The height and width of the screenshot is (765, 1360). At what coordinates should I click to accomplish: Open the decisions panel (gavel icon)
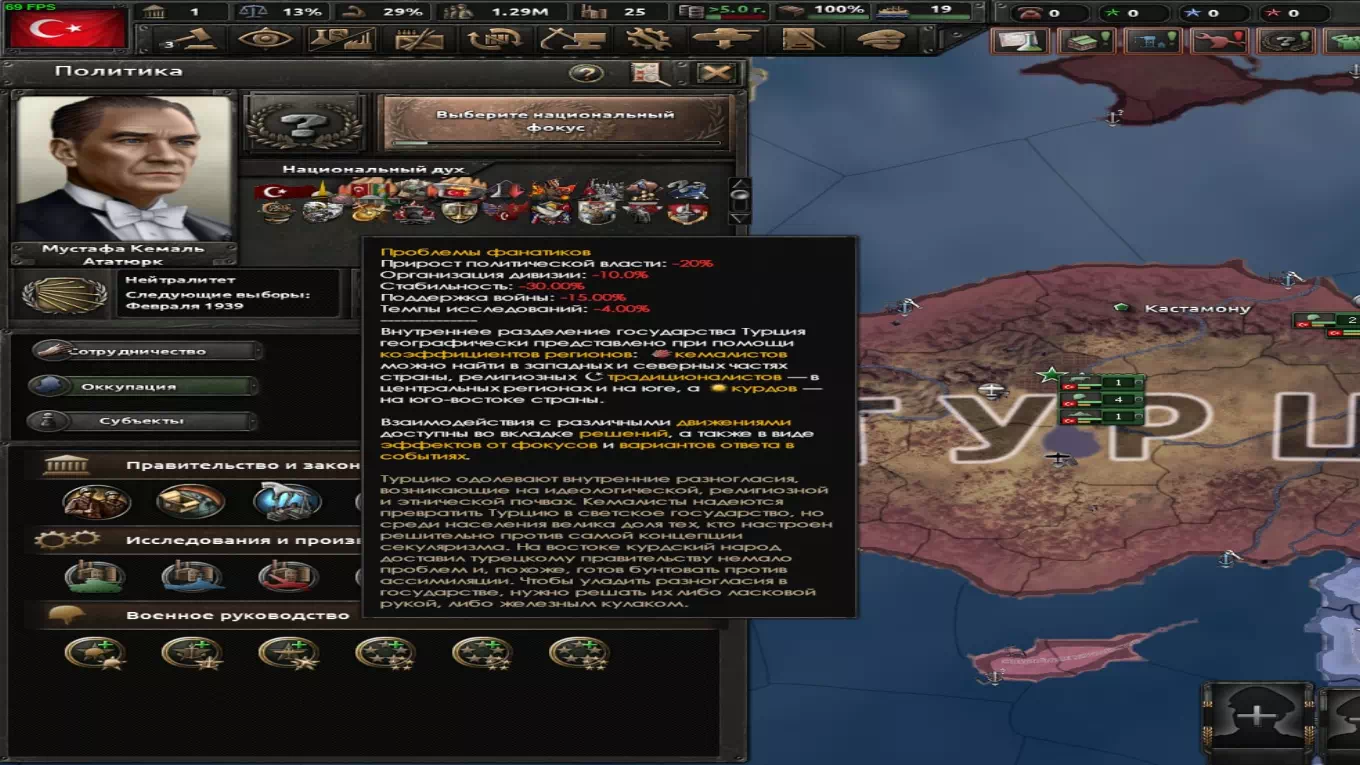197,38
